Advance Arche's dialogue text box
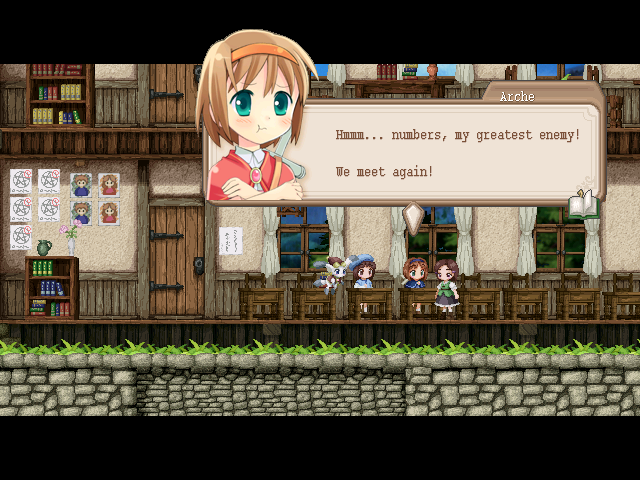Viewport: 640px width, 480px height. pyautogui.click(x=455, y=152)
